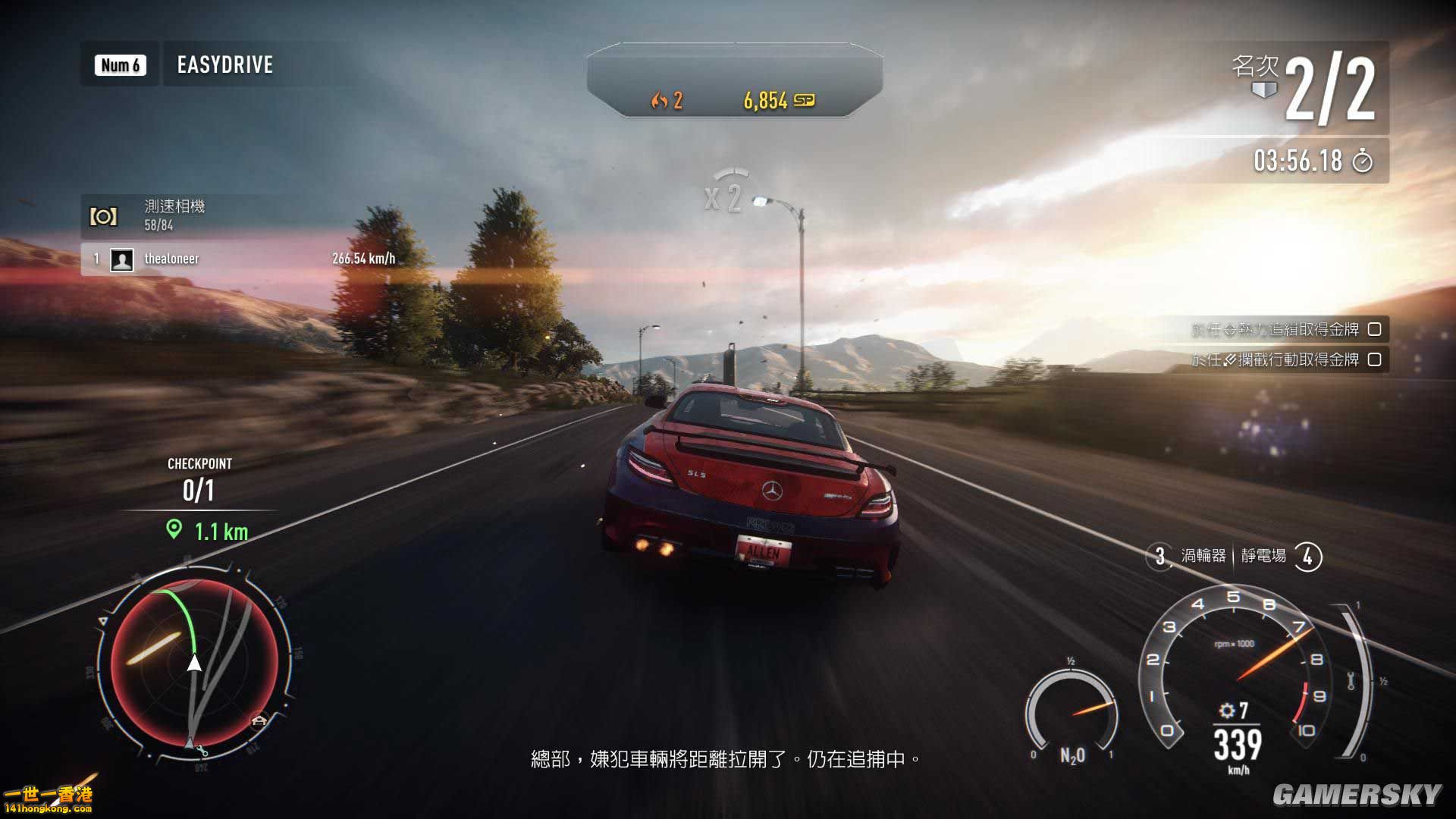The height and width of the screenshot is (819, 1456).
Task: Open the Num 6 key binding label
Action: coord(119,65)
